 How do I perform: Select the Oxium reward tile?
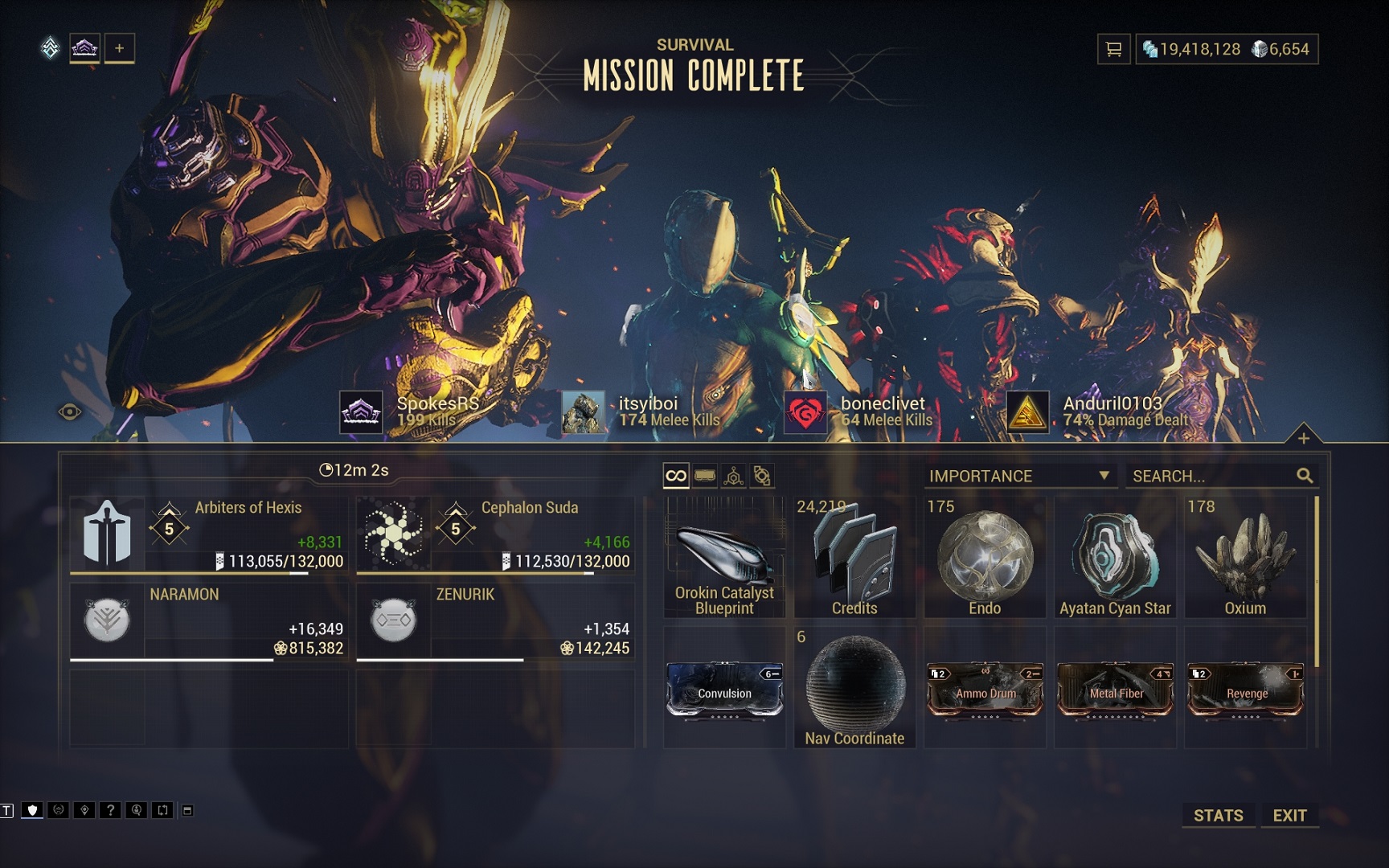1245,557
